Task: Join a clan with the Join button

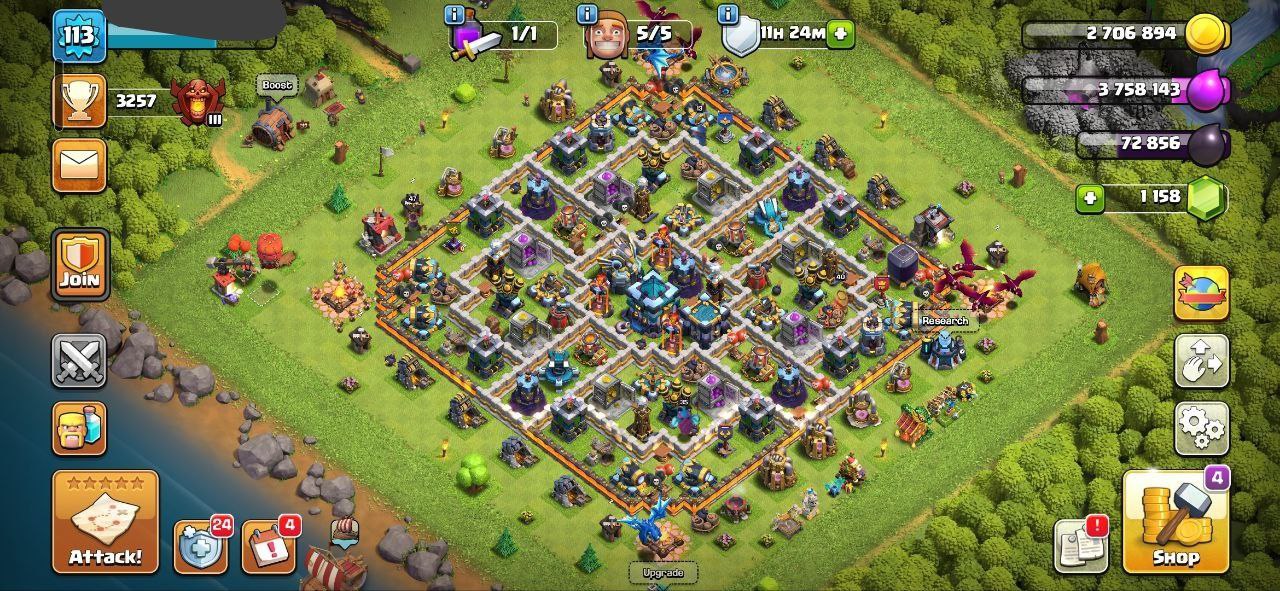Action: click(80, 265)
